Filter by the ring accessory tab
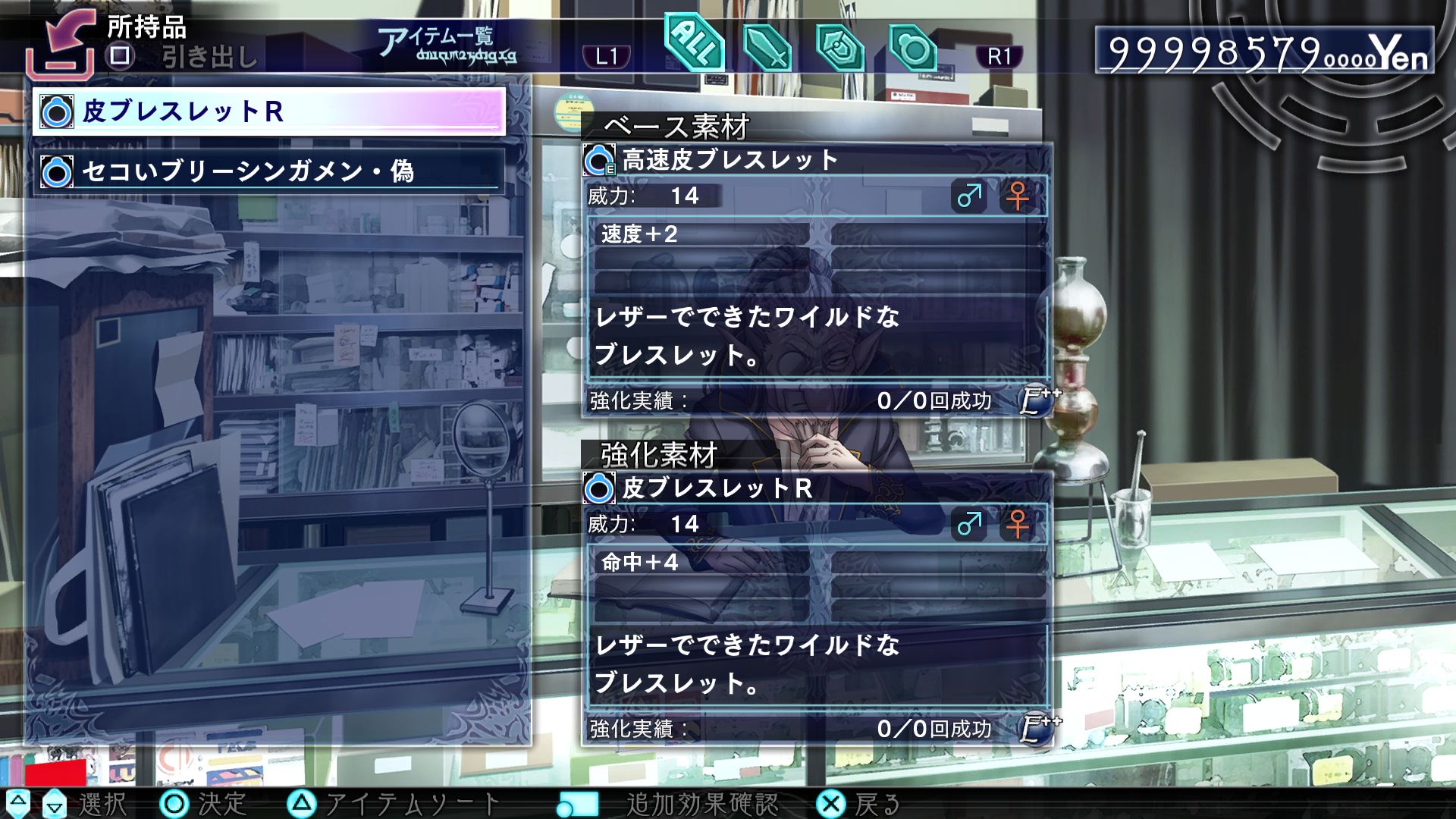Screen dimensions: 1456x819 tap(912, 49)
